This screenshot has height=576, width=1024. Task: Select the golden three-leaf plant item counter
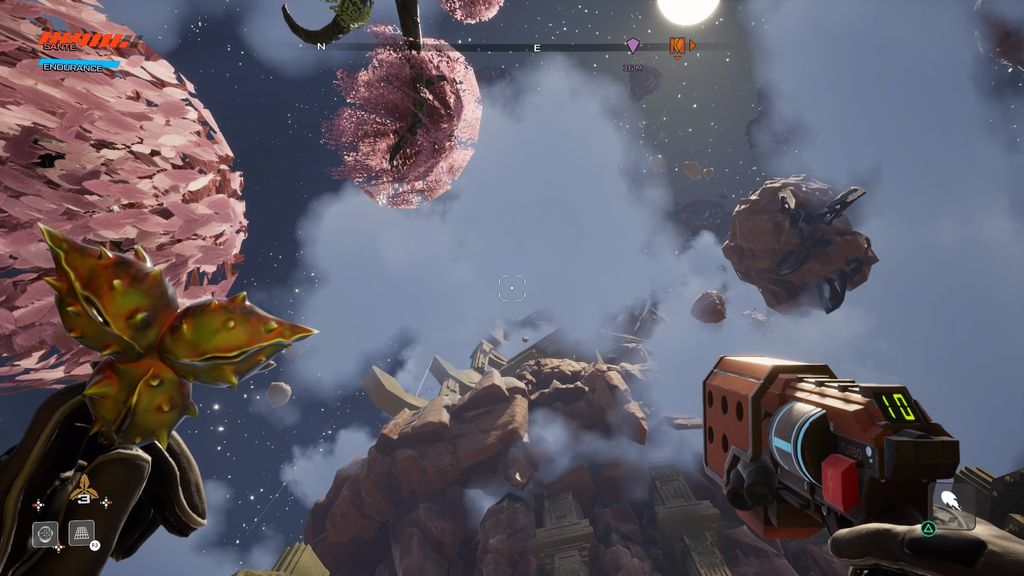(84, 490)
